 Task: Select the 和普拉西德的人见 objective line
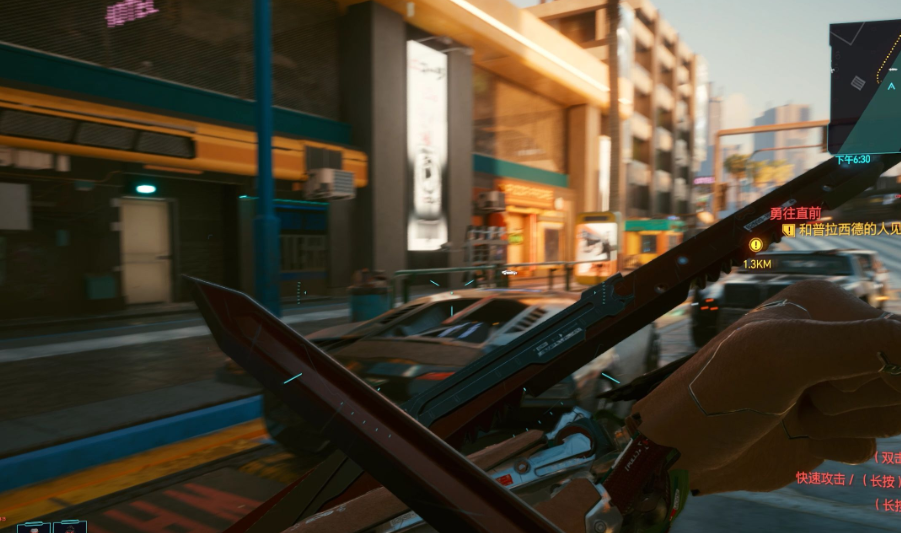tap(848, 229)
